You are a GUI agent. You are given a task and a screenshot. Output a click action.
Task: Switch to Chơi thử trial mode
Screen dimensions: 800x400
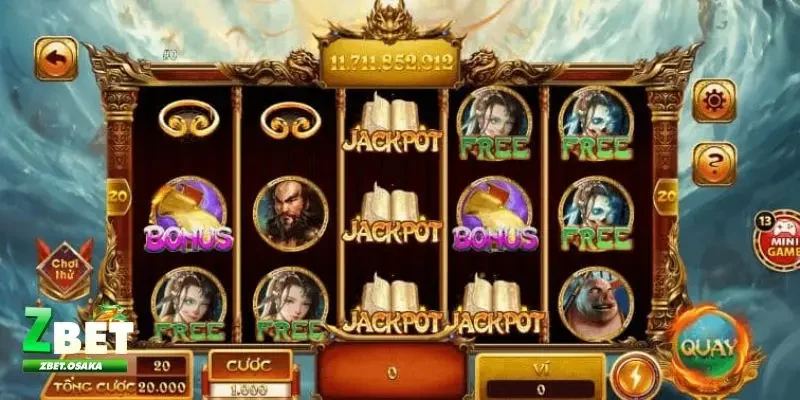point(64,268)
